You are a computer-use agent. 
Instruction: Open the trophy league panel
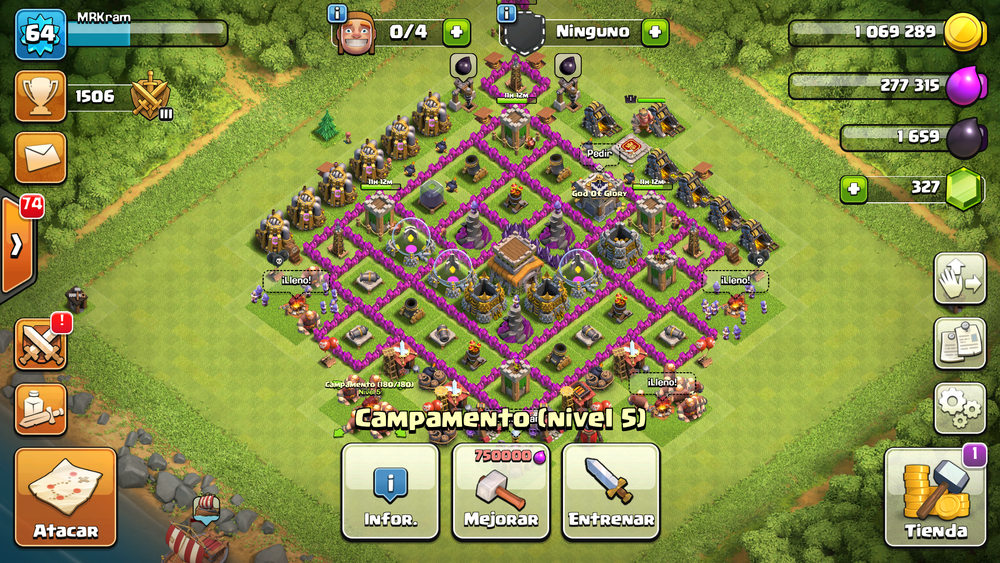pyautogui.click(x=41, y=96)
